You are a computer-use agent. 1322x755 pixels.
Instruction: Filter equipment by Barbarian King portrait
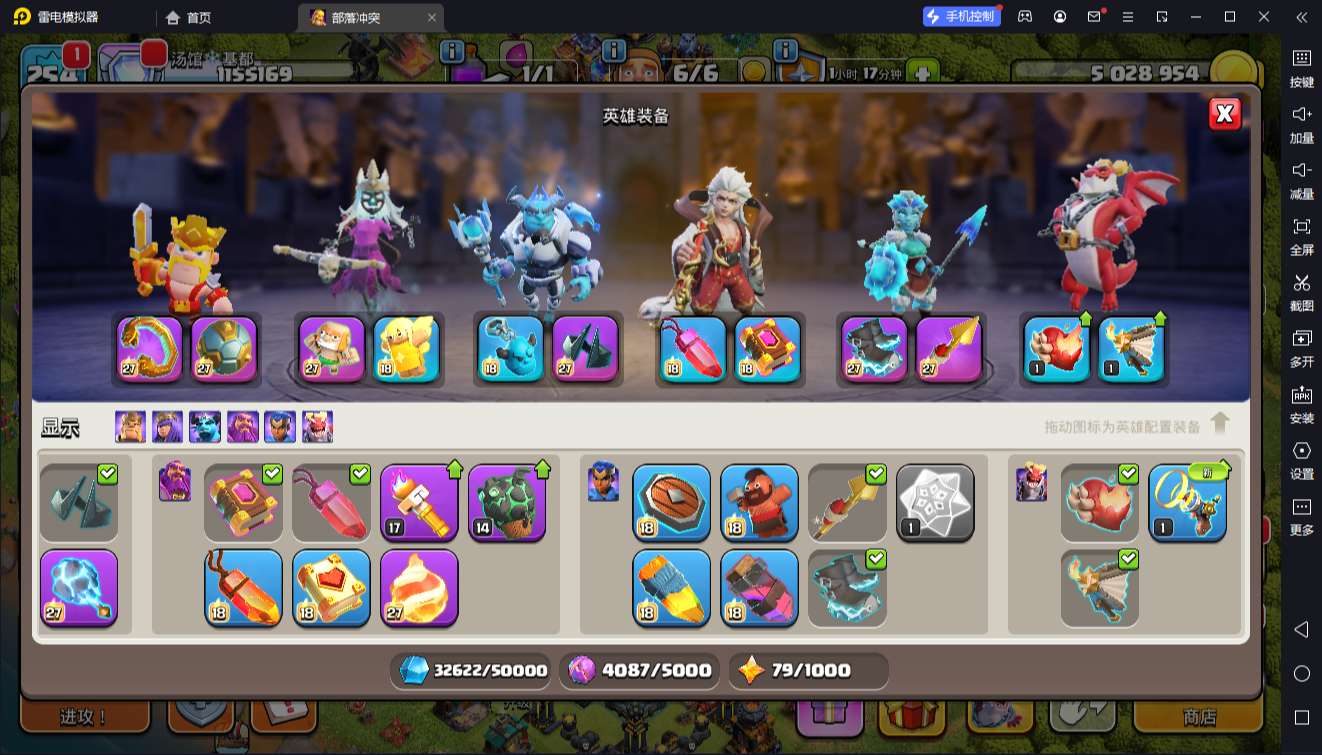(x=130, y=427)
